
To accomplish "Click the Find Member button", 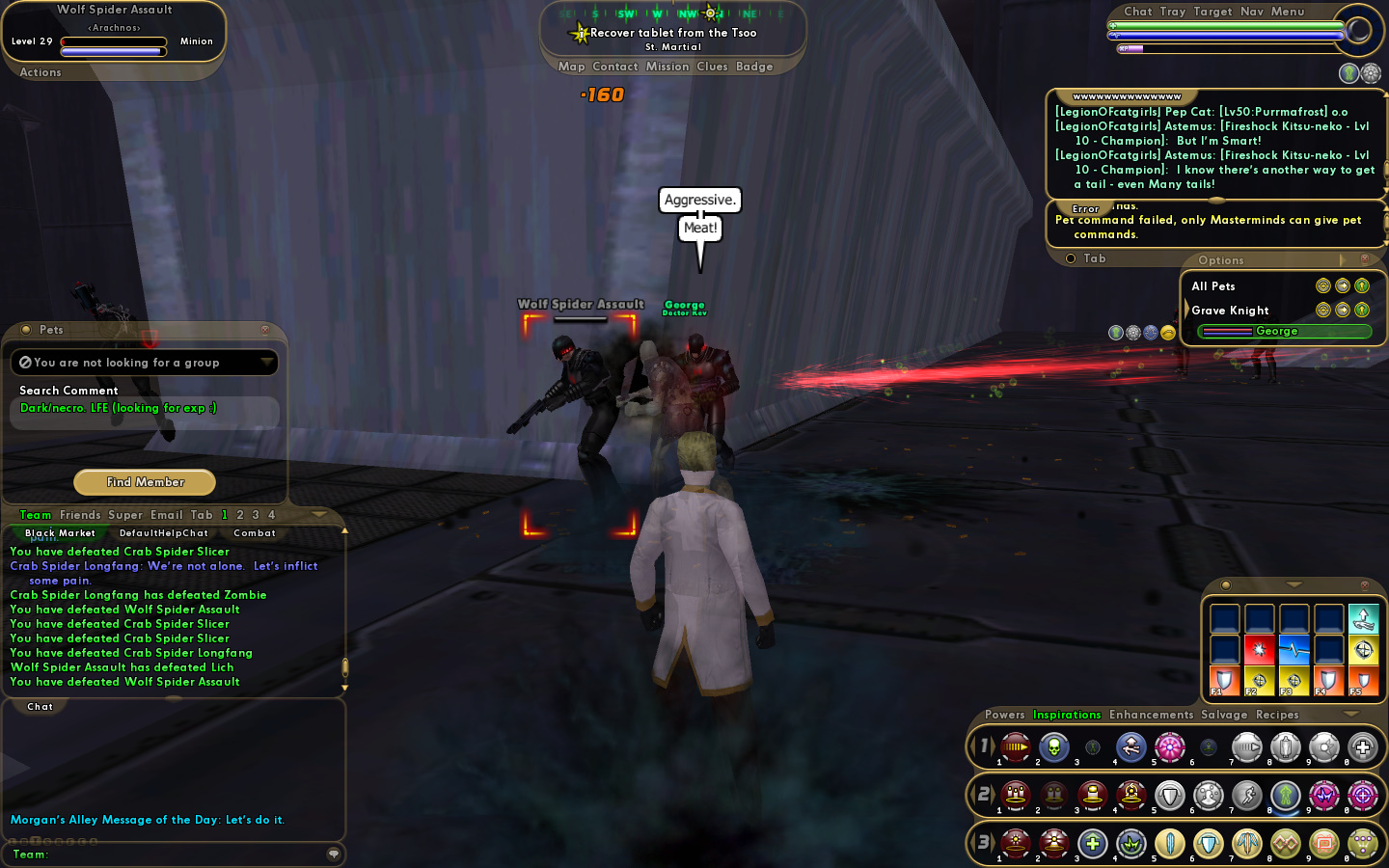I will [x=145, y=482].
